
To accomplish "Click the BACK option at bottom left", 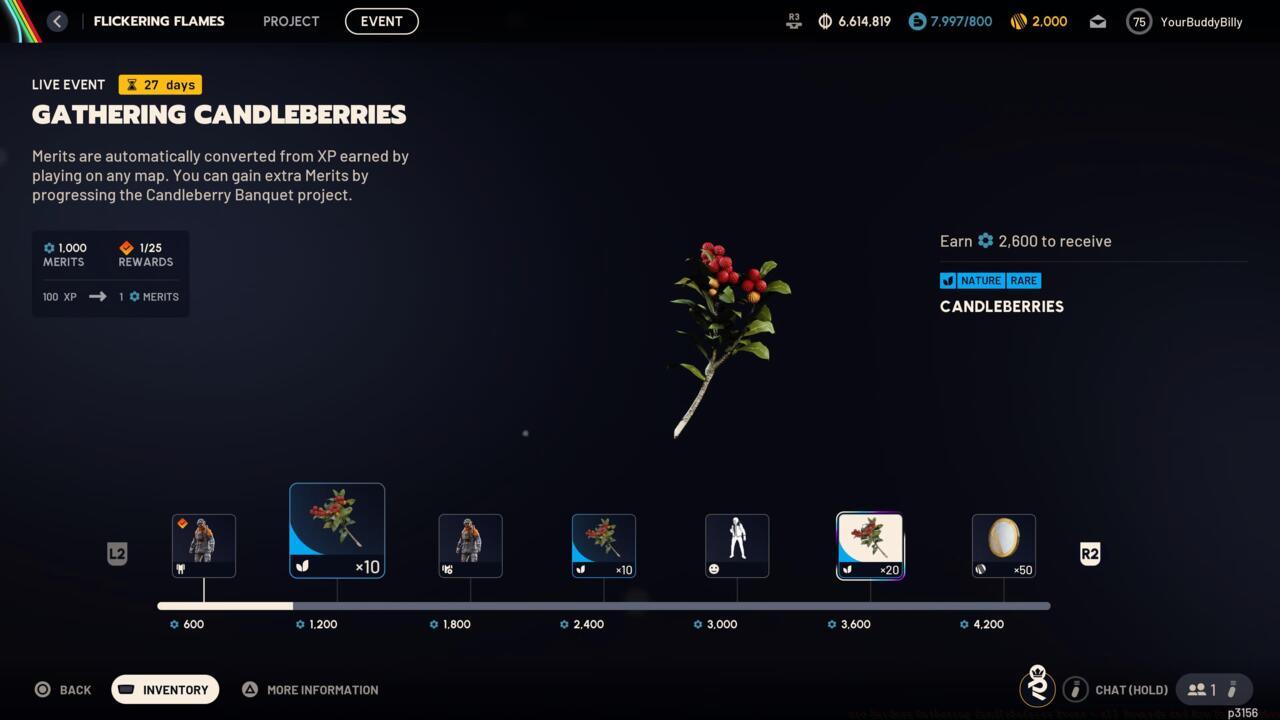I will click(x=63, y=689).
